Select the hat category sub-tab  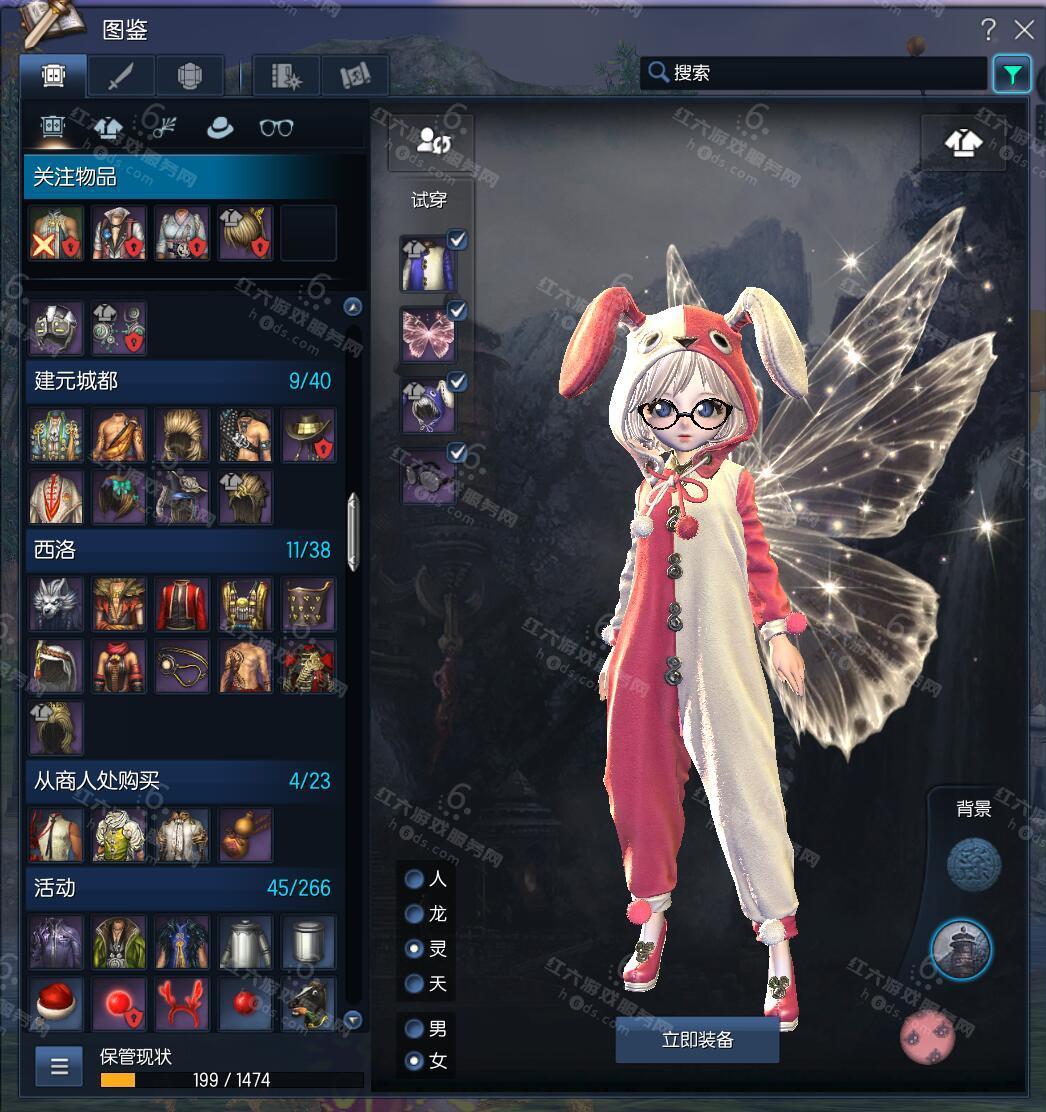(219, 128)
